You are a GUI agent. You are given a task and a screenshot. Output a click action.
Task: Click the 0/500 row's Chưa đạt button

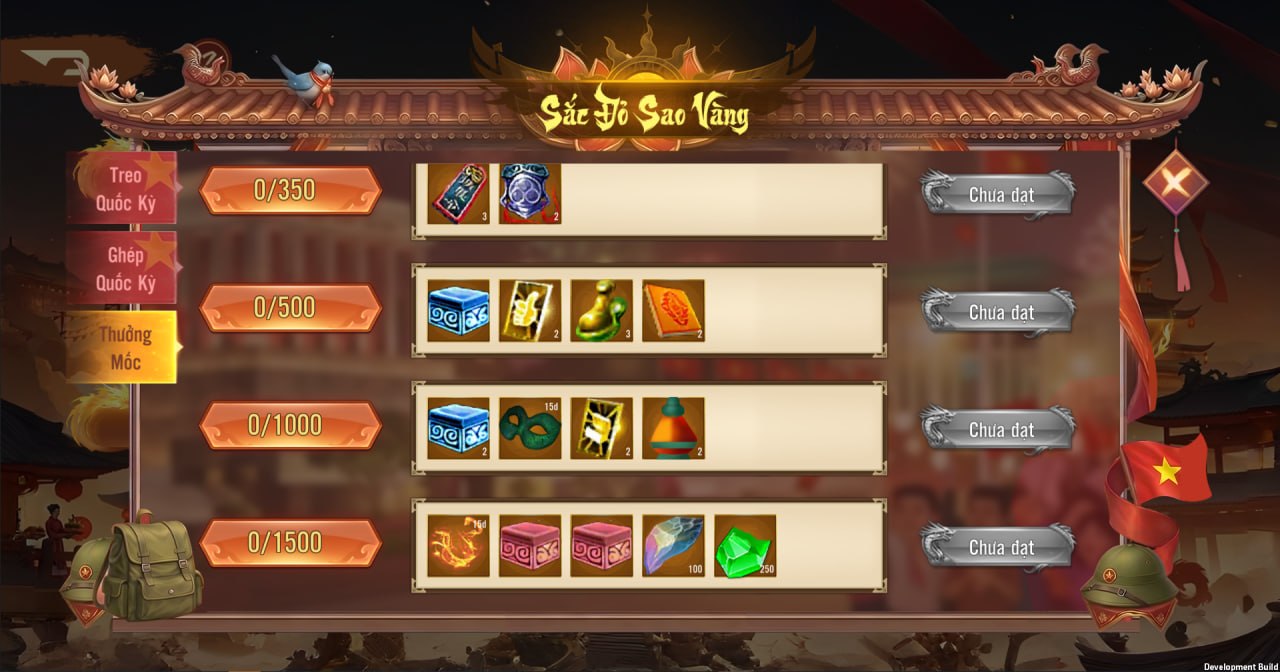click(999, 313)
